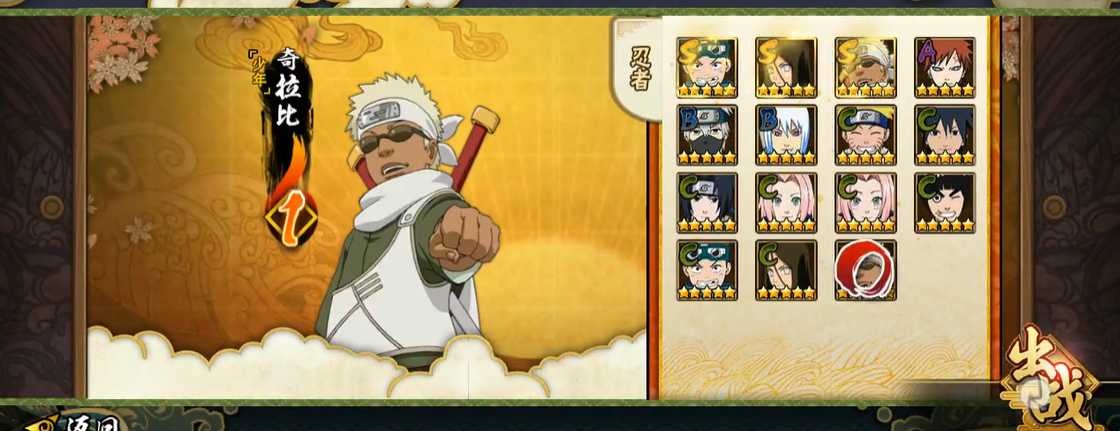Choose the S-rank blonde Naruto portrait
This screenshot has width=1120, height=431.
[x=707, y=68]
